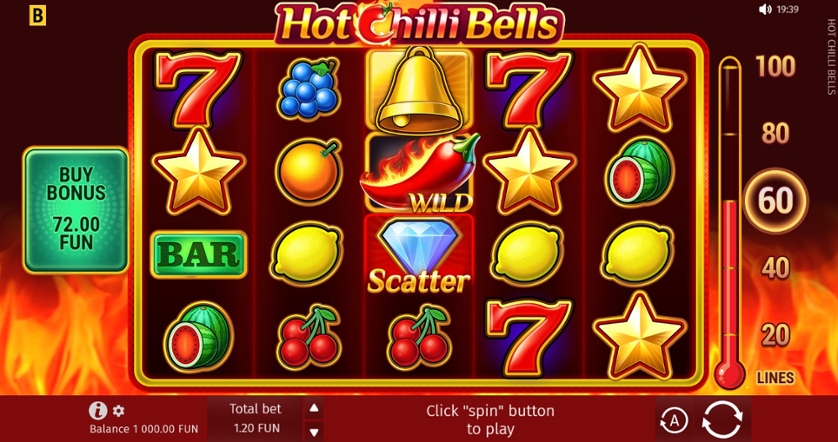
Task: Switch to 20 lines
Action: 775,334
